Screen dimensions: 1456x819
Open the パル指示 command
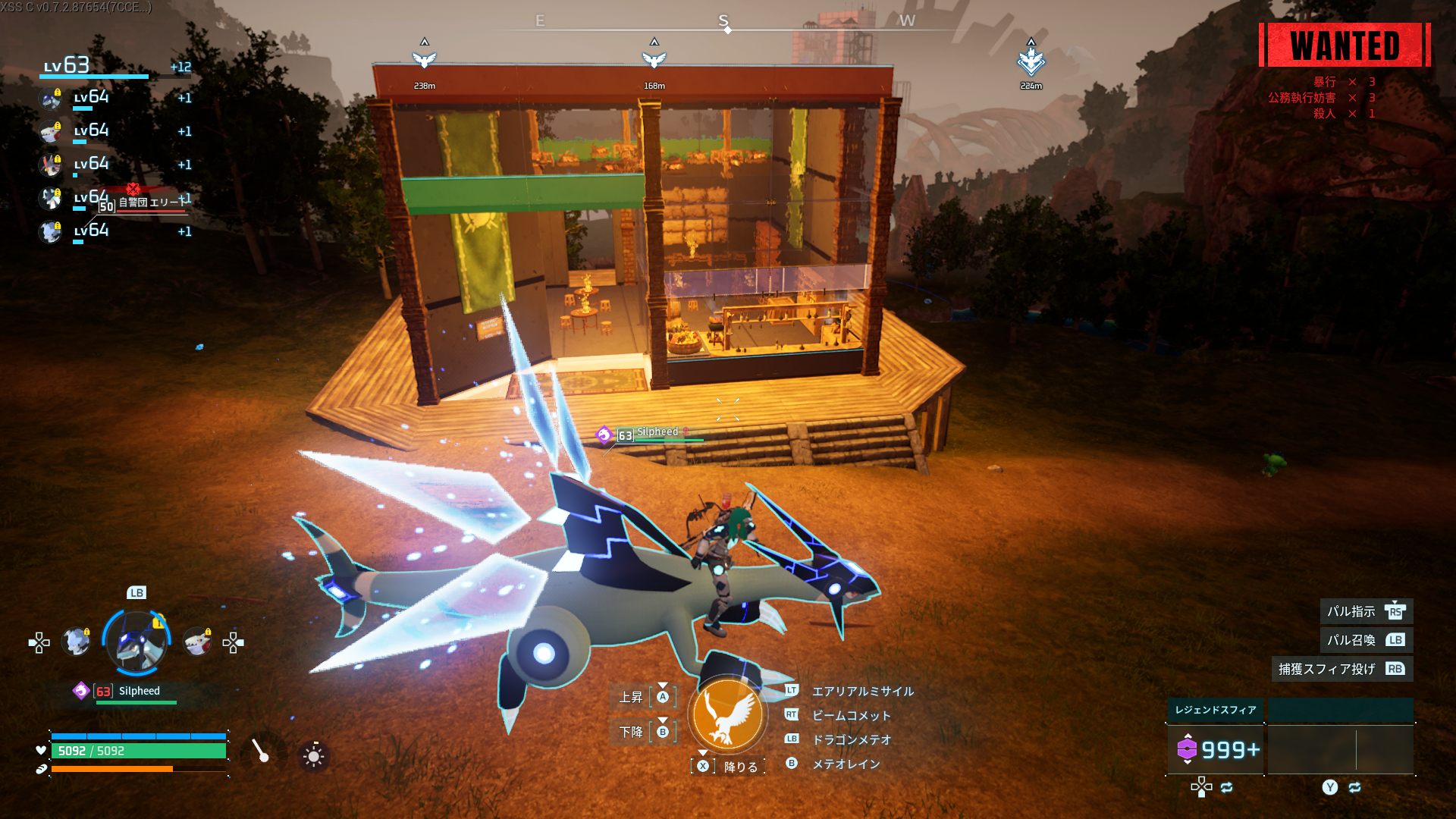click(1366, 611)
